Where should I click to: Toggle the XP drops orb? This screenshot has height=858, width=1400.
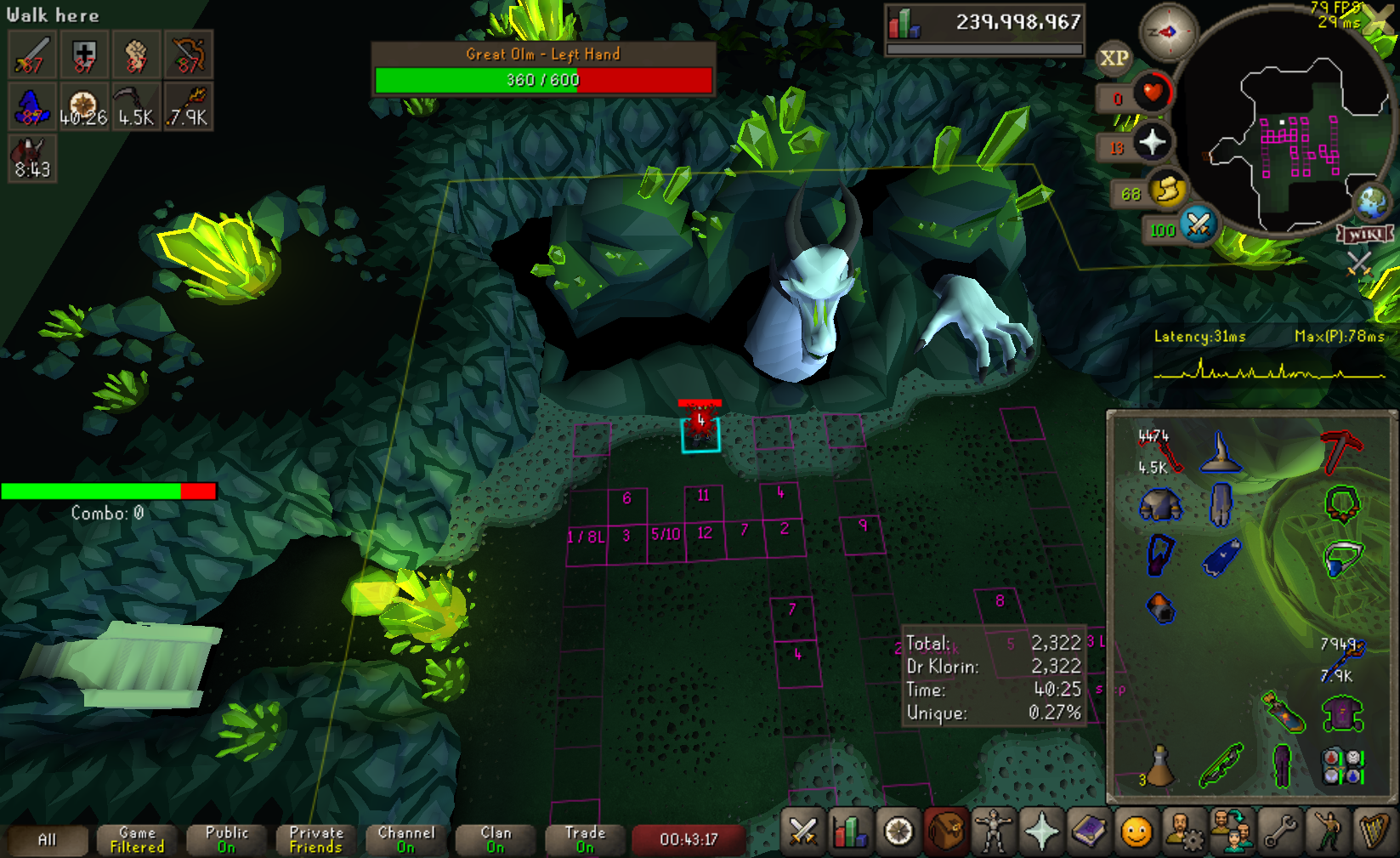(x=1114, y=58)
